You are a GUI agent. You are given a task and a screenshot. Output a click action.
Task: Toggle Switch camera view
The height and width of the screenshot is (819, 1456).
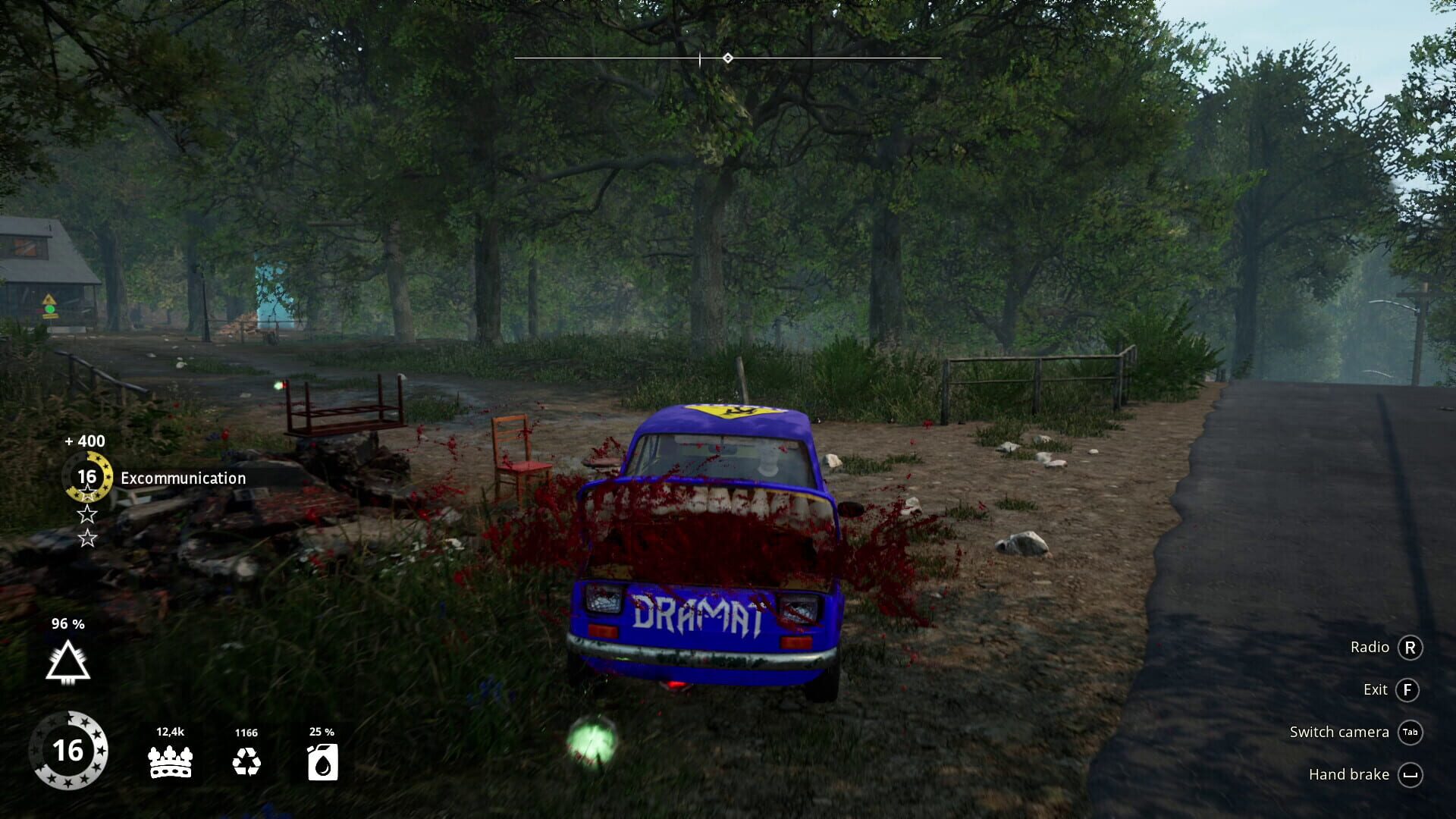[x=1339, y=732]
